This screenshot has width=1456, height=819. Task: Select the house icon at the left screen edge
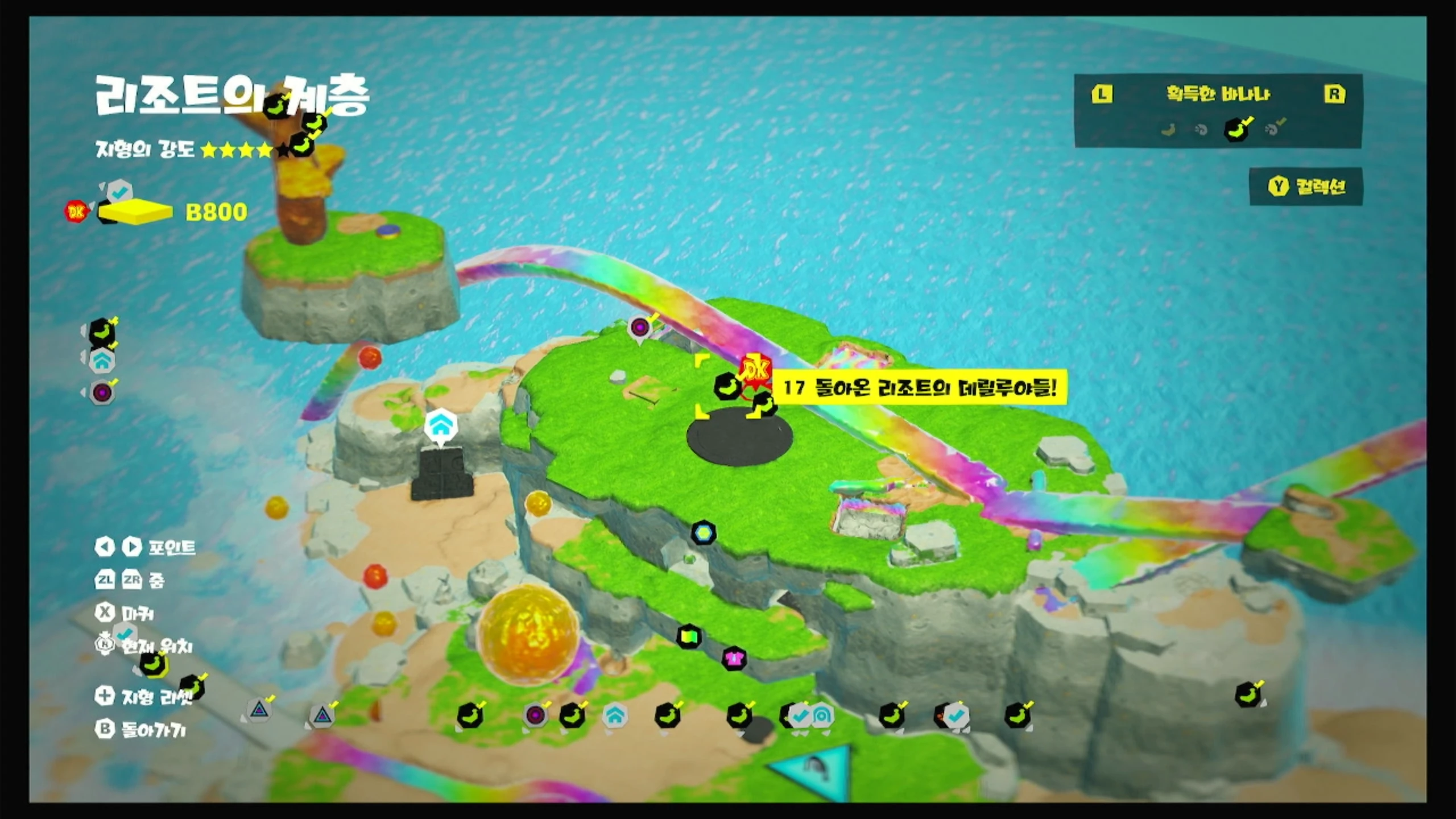click(102, 361)
